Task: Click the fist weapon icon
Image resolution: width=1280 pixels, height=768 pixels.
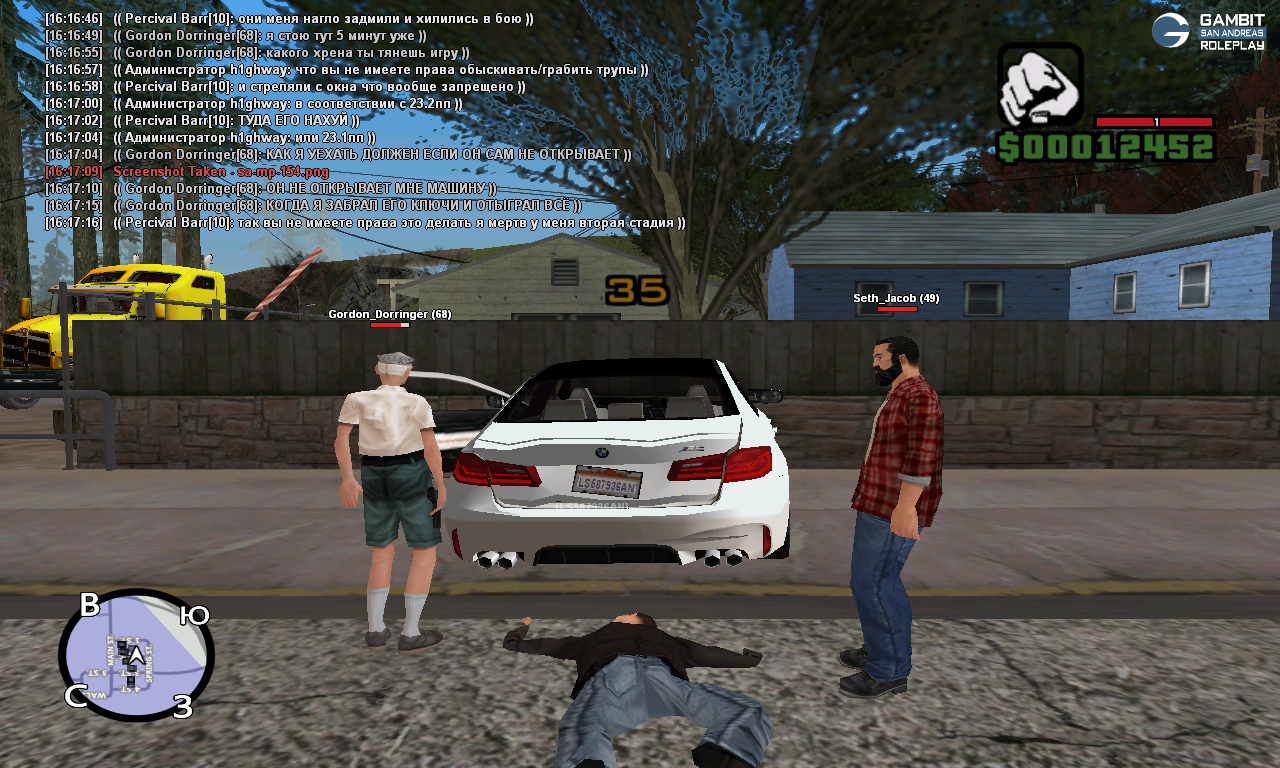Action: coord(1040,85)
